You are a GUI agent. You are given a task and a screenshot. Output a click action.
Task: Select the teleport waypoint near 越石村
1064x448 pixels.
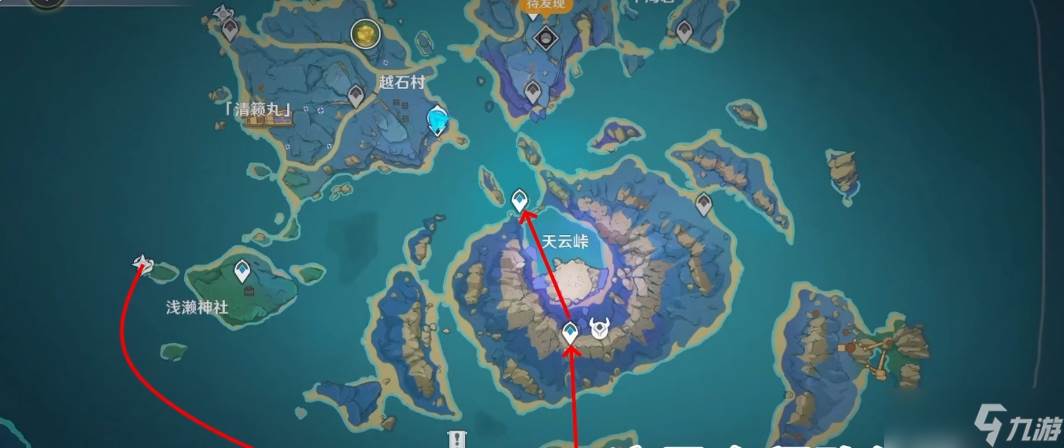coord(355,96)
